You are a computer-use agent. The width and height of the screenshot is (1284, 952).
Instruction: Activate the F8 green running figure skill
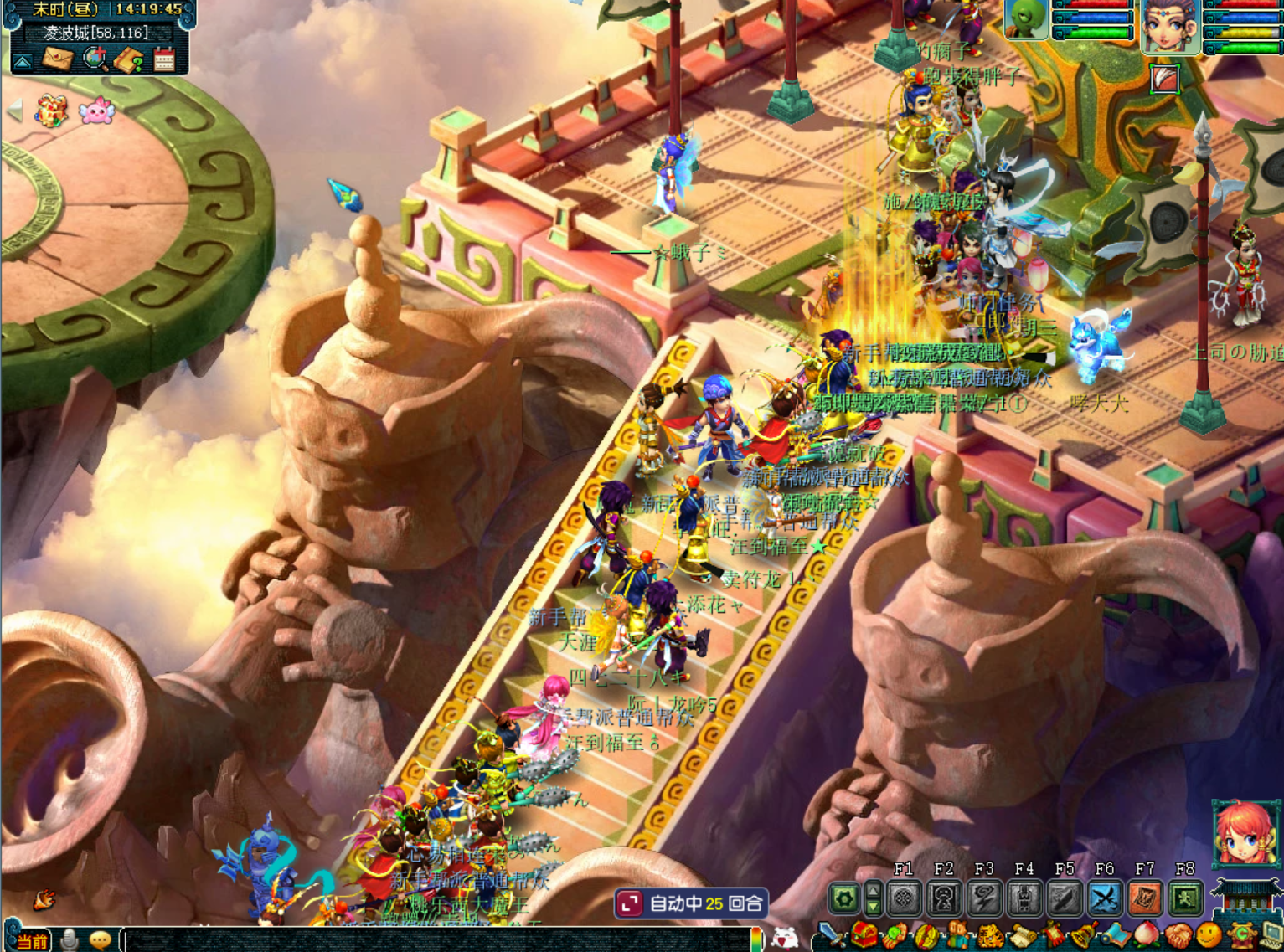coord(1185,899)
